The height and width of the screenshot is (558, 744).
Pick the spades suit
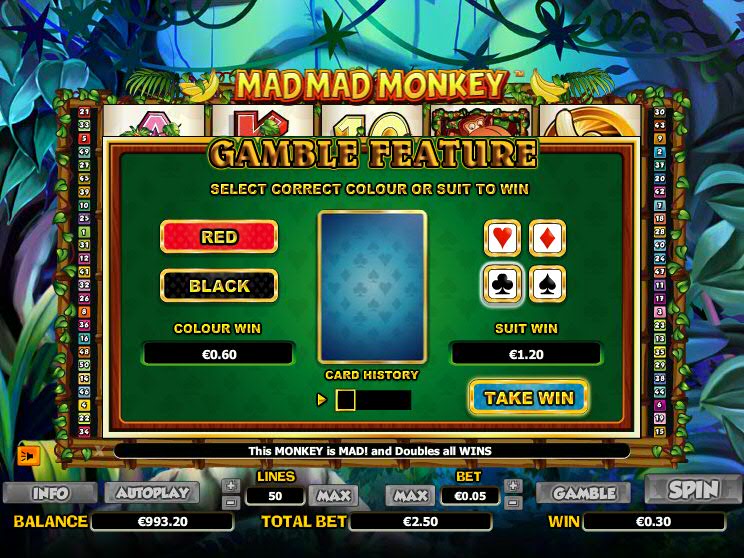[x=547, y=284]
